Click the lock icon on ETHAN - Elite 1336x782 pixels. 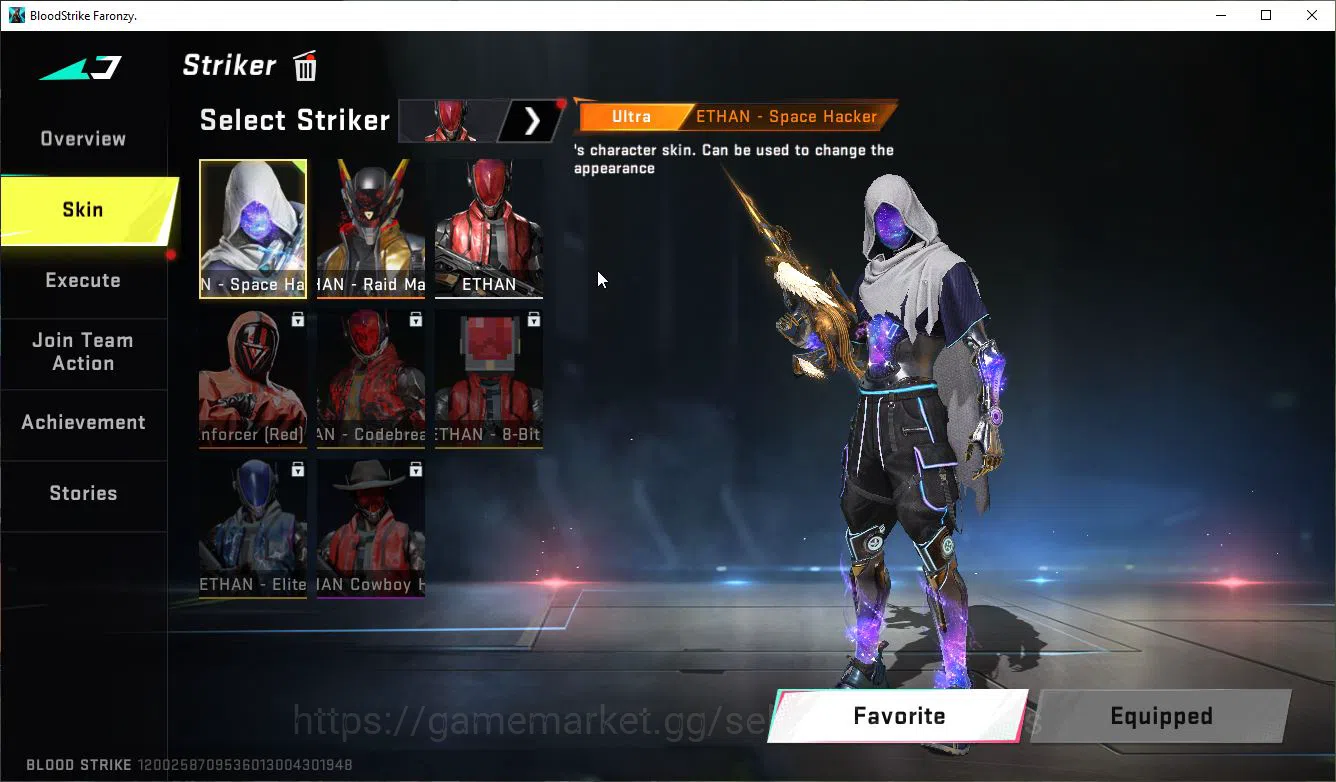click(x=297, y=469)
